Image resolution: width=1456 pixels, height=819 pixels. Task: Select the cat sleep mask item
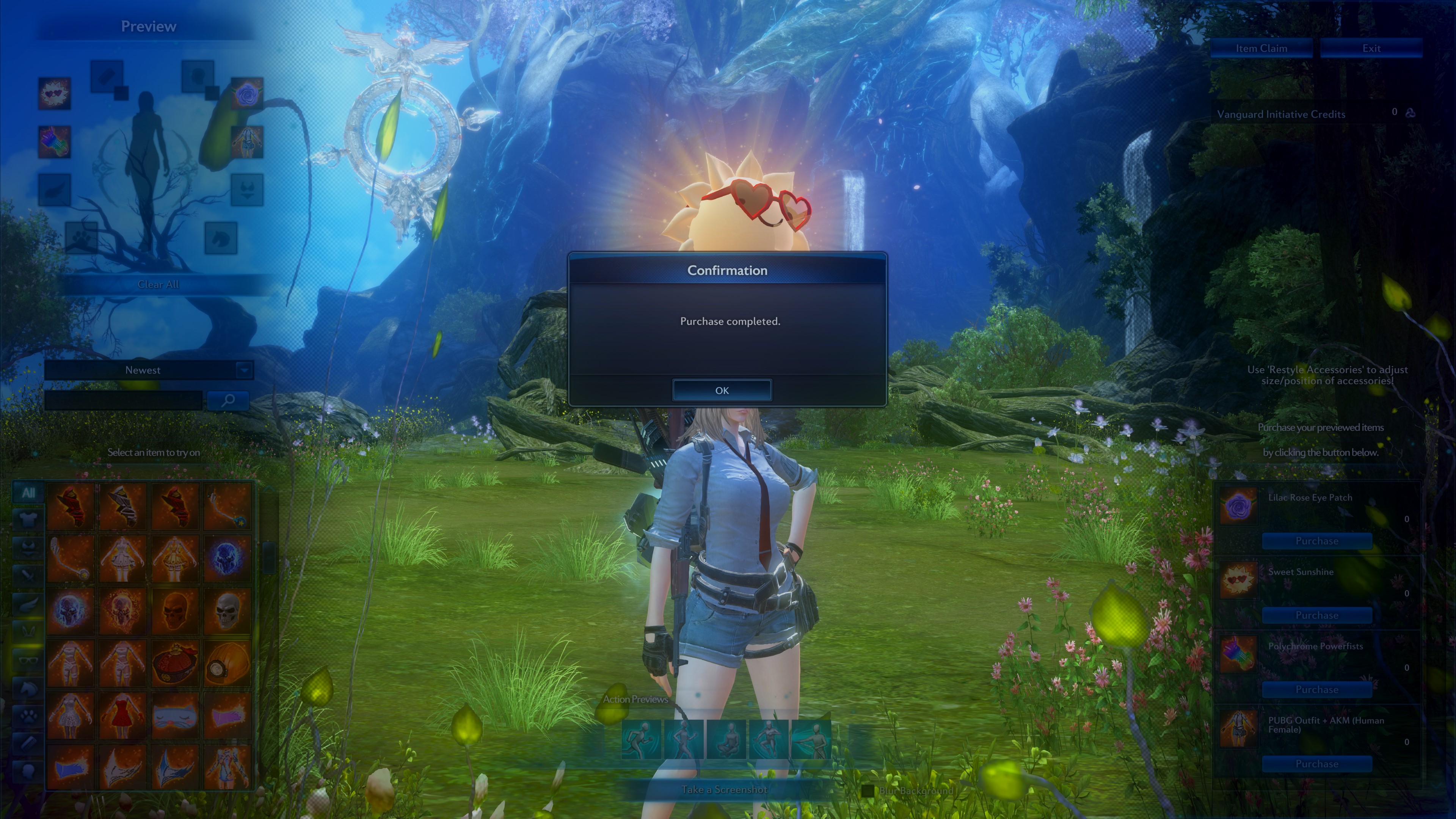(x=175, y=715)
